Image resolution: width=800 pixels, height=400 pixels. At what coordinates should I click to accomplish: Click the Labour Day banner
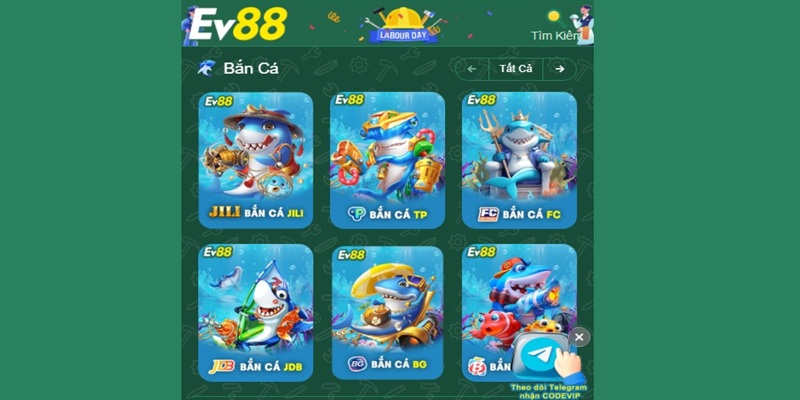(405, 25)
